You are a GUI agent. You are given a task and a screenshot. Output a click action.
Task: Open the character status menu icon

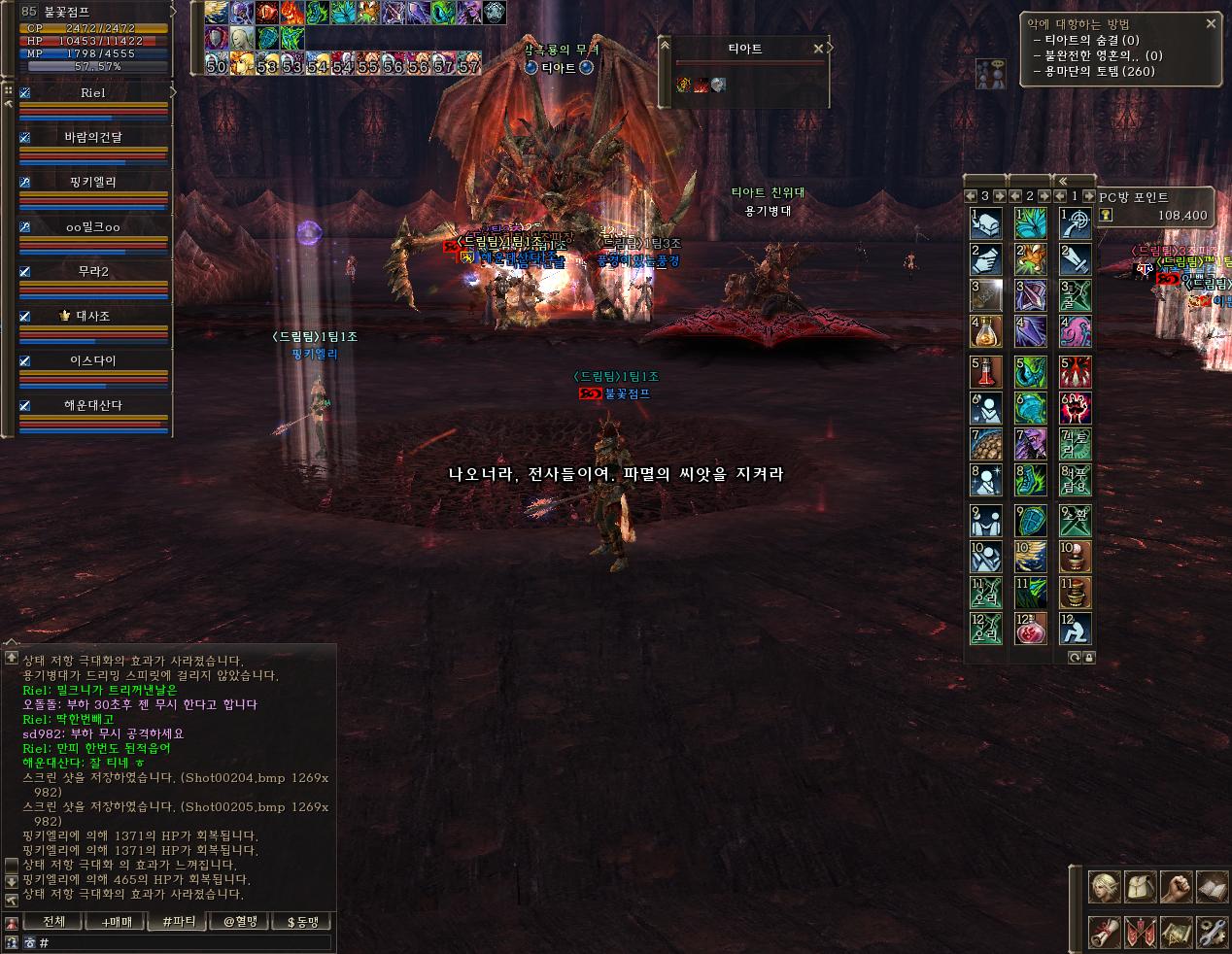click(x=1107, y=887)
